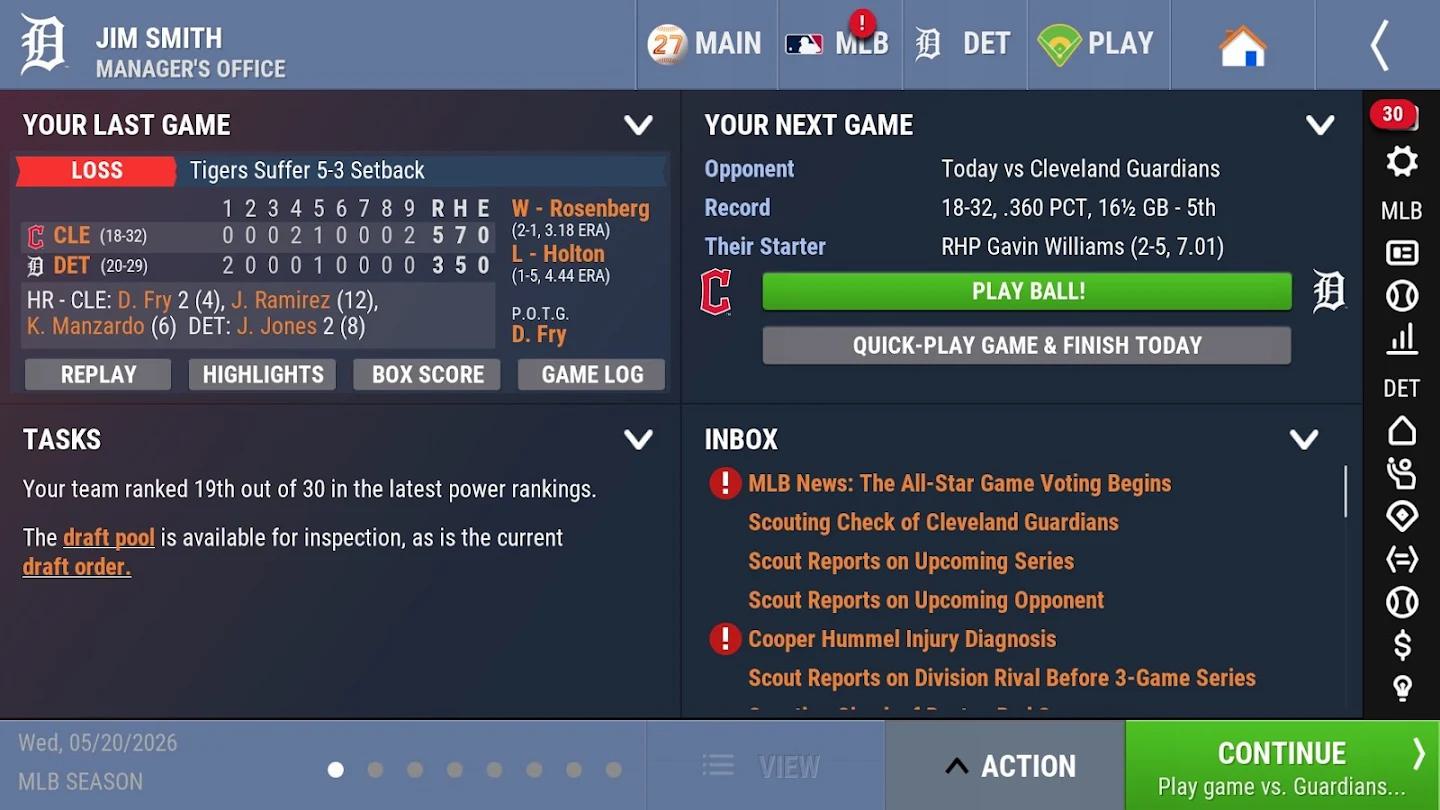Read All-Star Game Voting Begins message

(959, 484)
